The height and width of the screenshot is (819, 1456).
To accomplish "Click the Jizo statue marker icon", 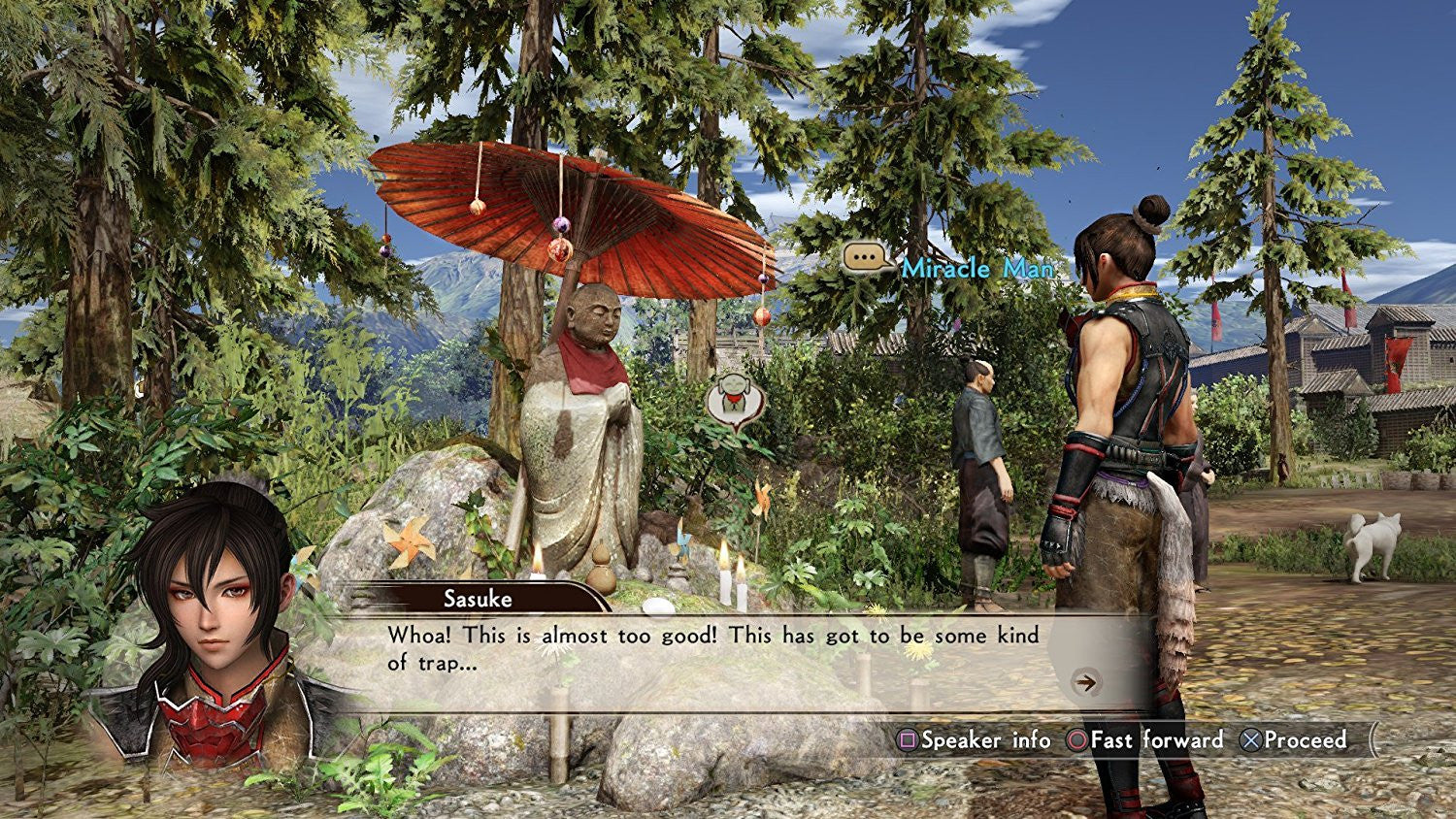I will coord(735,402).
